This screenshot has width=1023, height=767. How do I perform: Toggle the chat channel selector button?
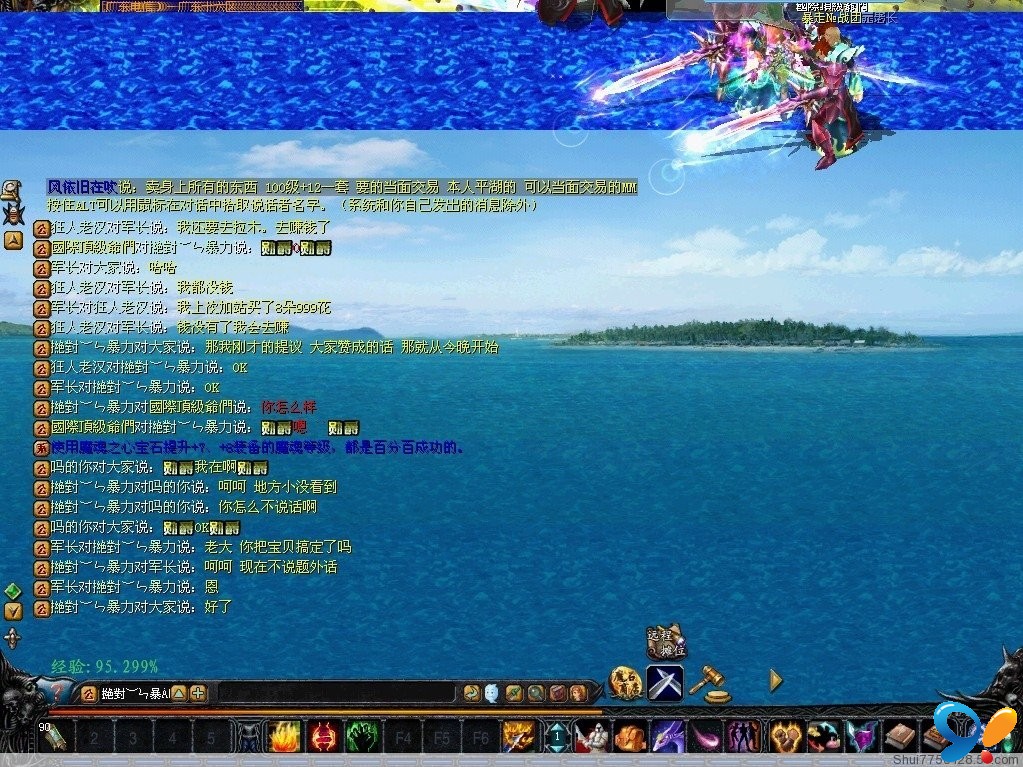(x=88, y=692)
